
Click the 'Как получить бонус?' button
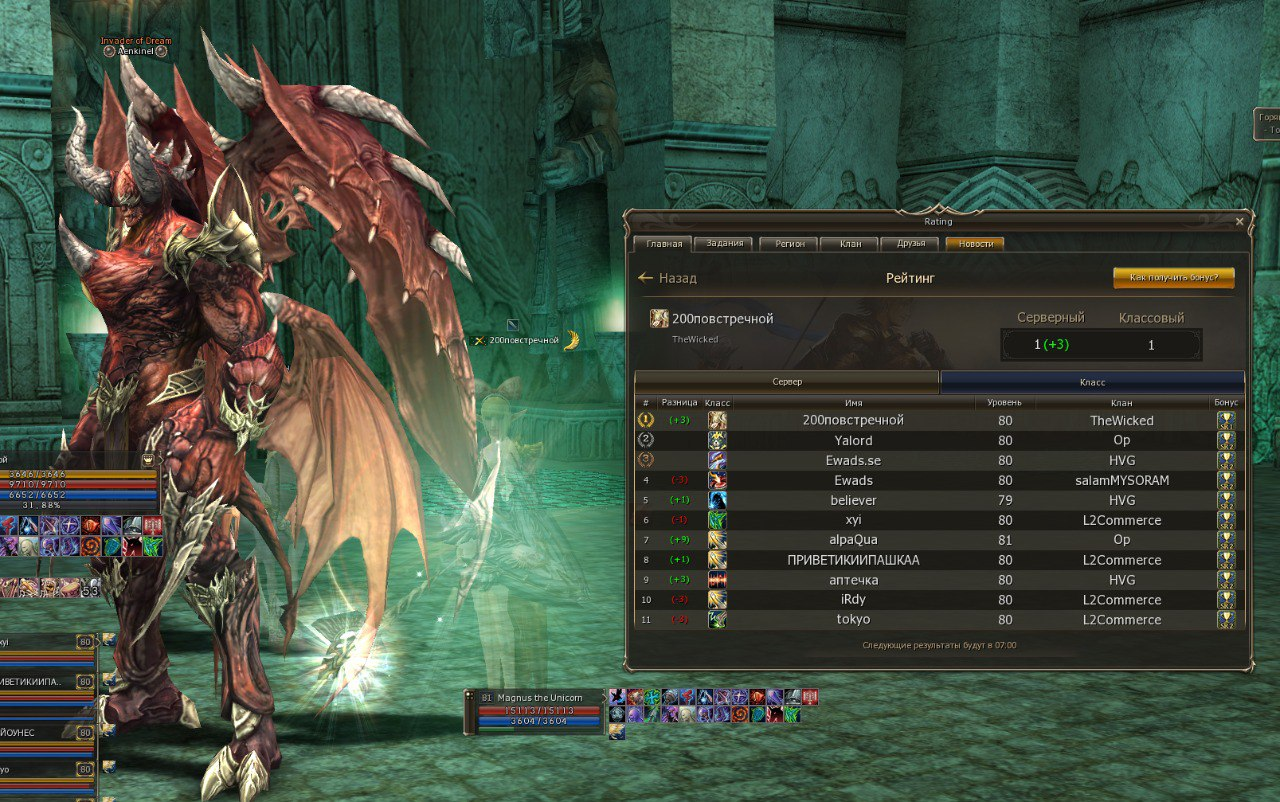[x=1173, y=278]
